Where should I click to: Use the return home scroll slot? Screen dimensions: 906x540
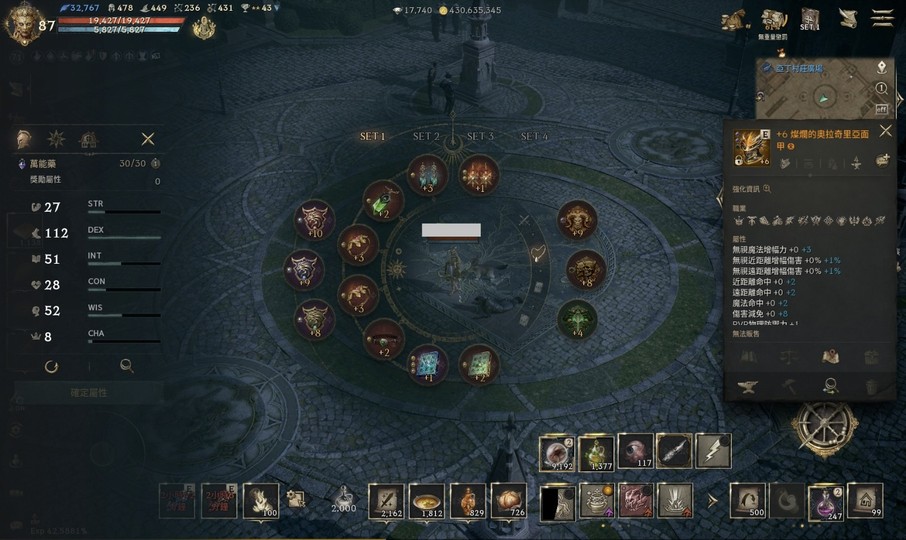click(865, 499)
